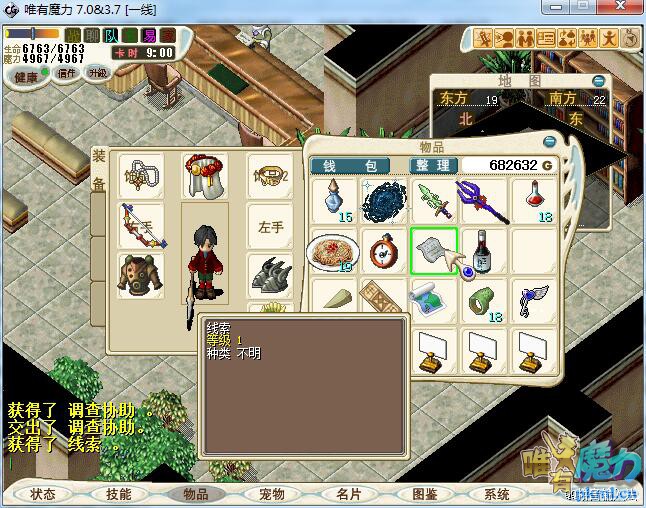Open the 技能 skills menu

pos(119,494)
